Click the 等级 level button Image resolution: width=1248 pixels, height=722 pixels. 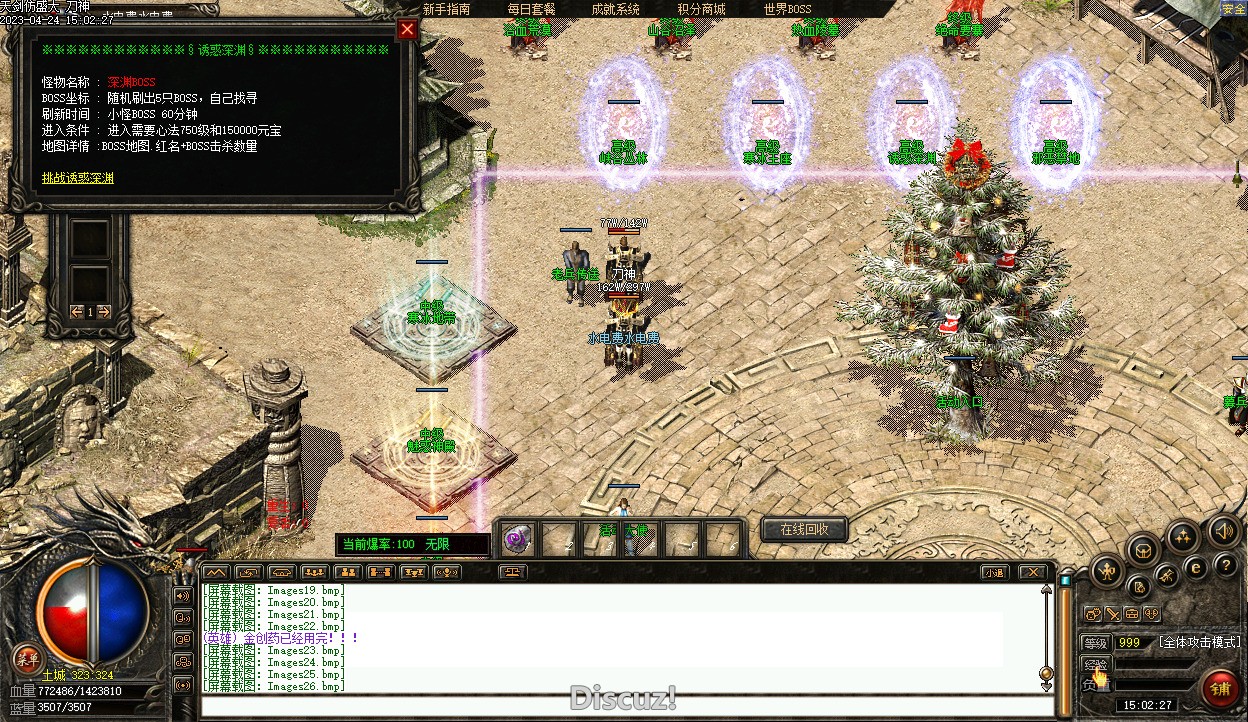(1096, 643)
